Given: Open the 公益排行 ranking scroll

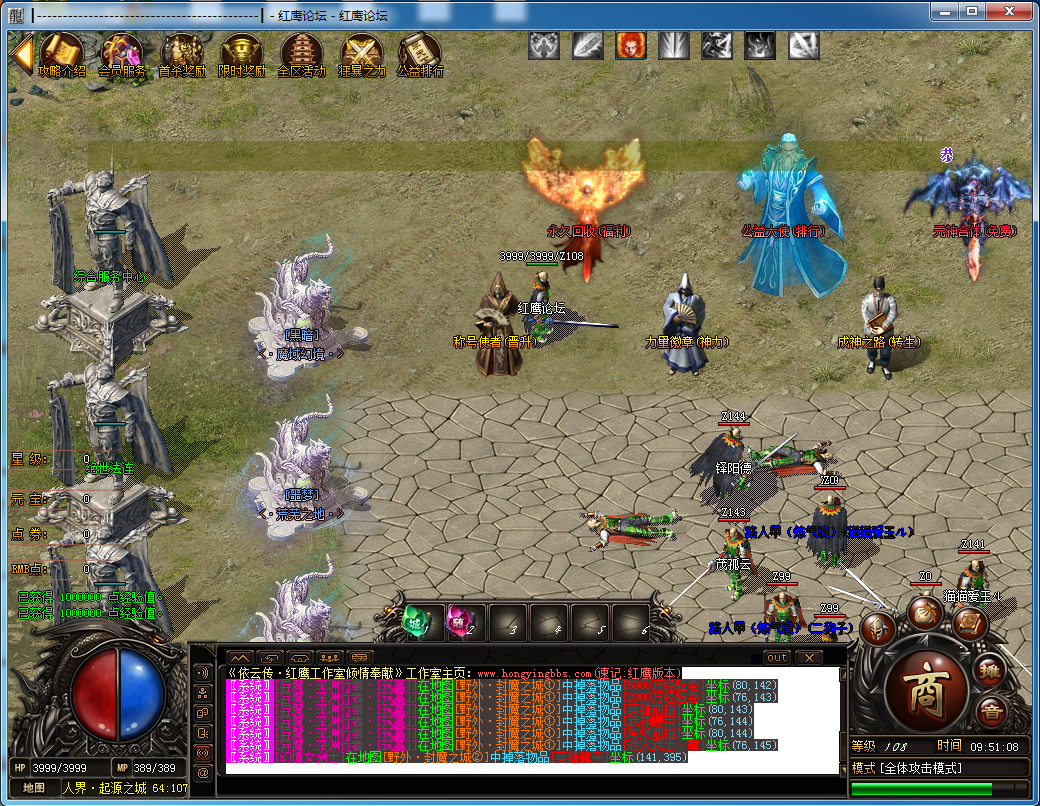Looking at the screenshot, I should click(420, 54).
